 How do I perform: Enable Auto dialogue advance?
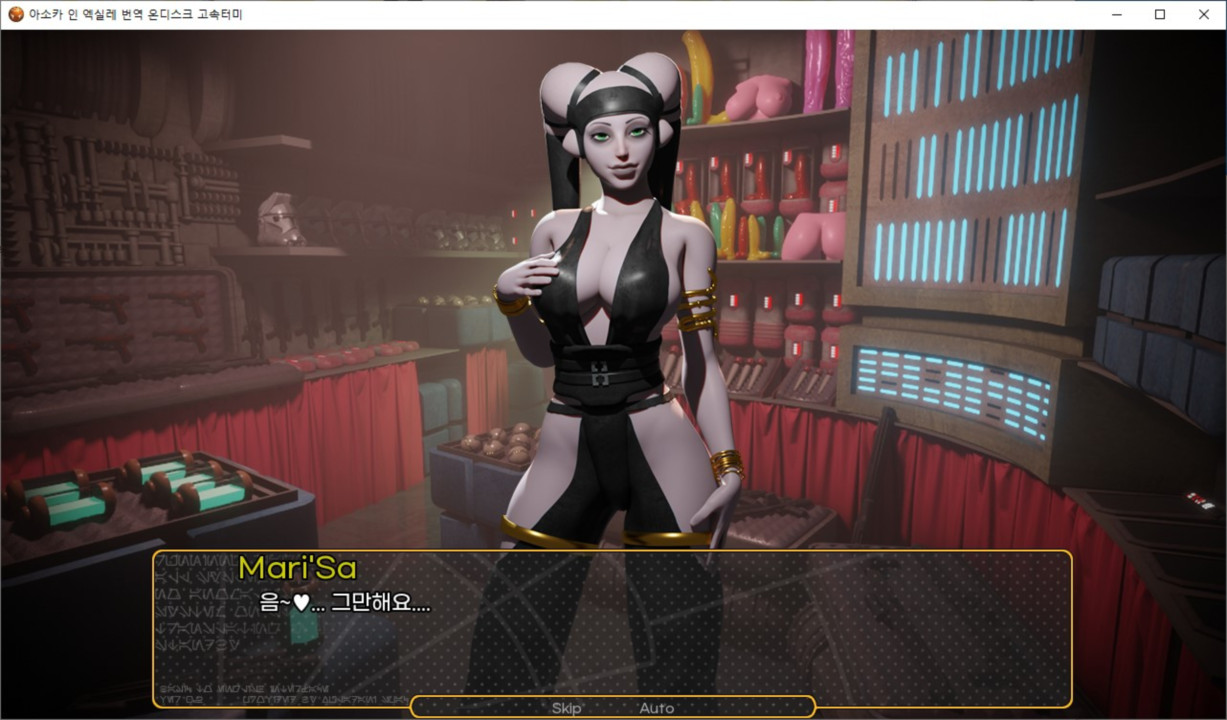click(656, 708)
